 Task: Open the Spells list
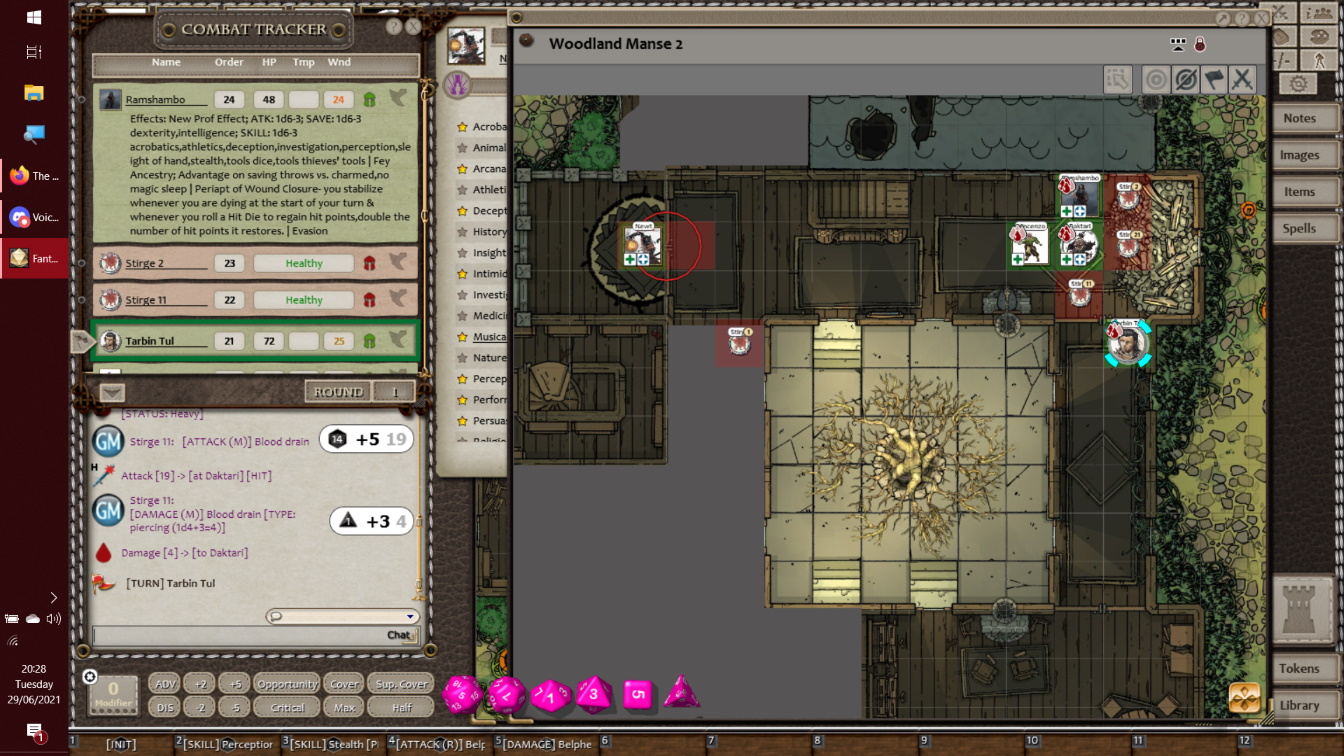(x=1299, y=228)
